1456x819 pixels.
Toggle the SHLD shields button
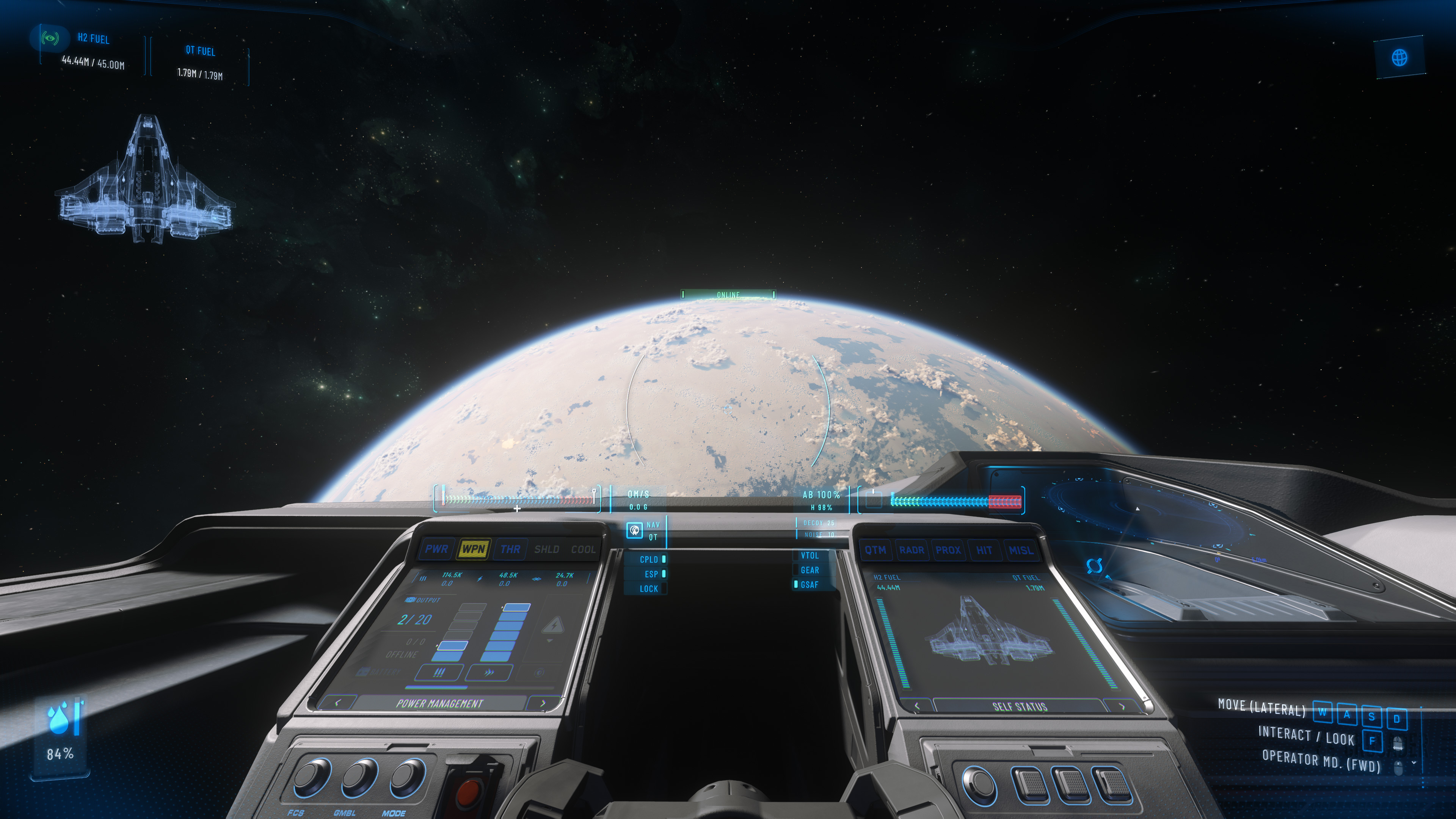point(546,549)
